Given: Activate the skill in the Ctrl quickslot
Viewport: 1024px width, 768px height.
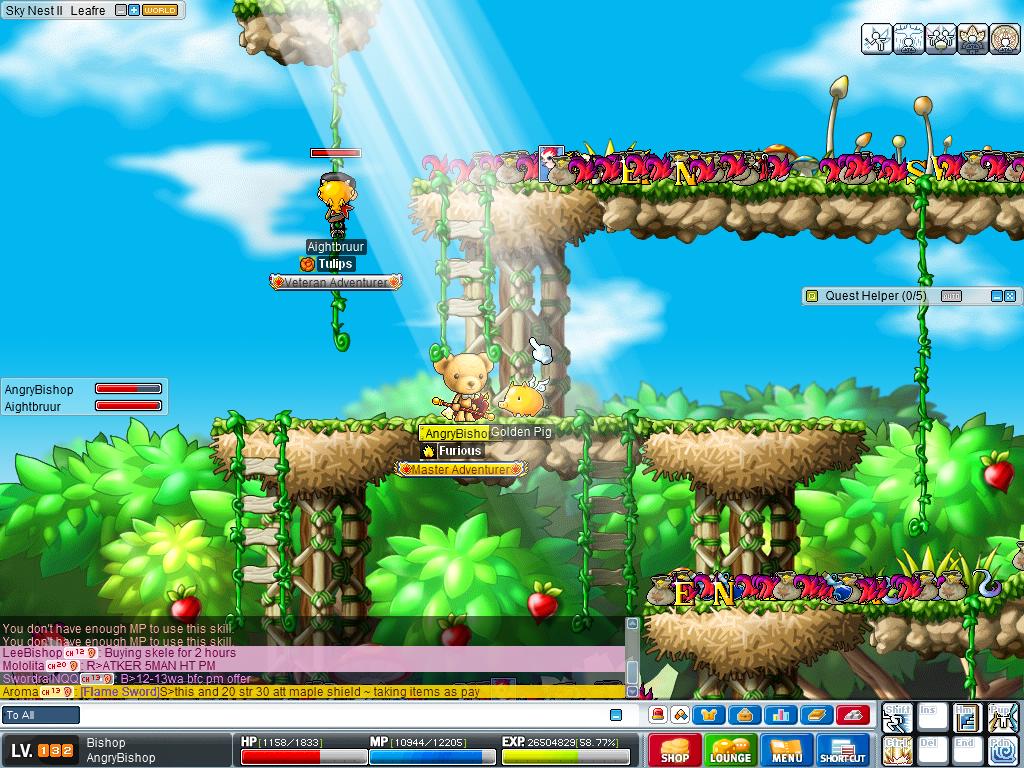Looking at the screenshot, I should pyautogui.click(x=896, y=750).
